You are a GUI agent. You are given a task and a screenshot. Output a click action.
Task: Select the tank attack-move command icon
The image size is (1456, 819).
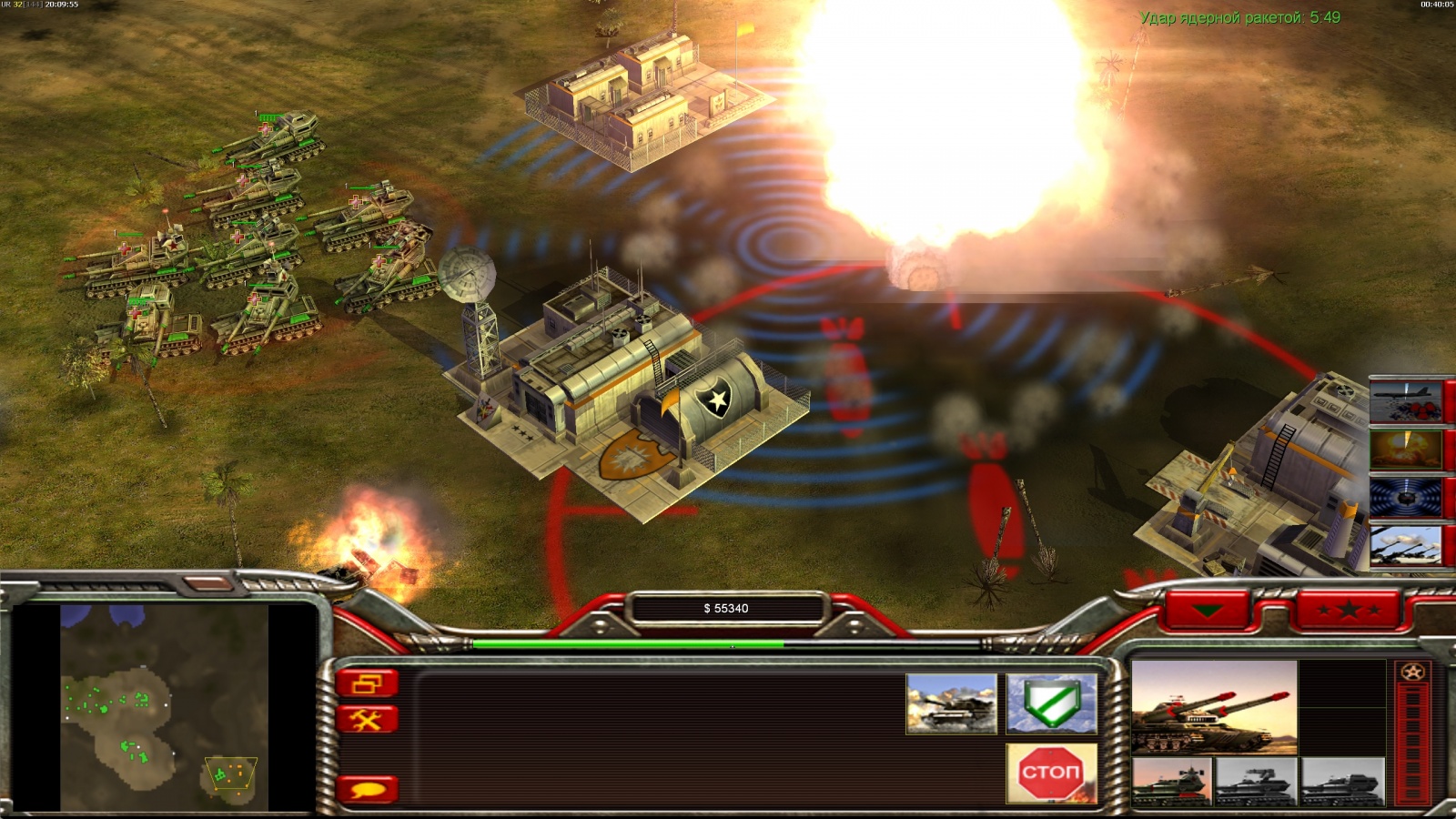tap(951, 703)
